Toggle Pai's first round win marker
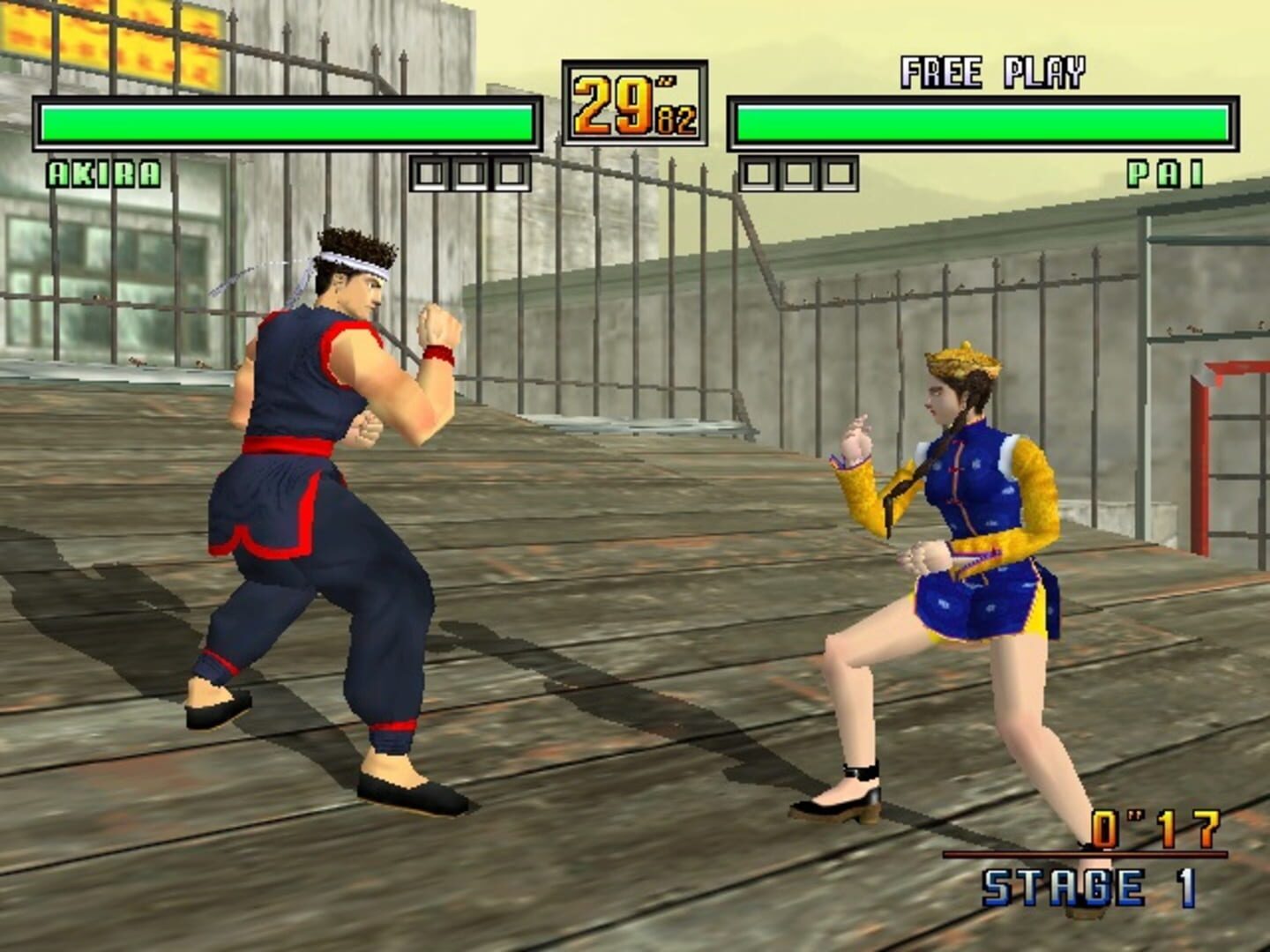Image resolution: width=1270 pixels, height=952 pixels. (757, 173)
